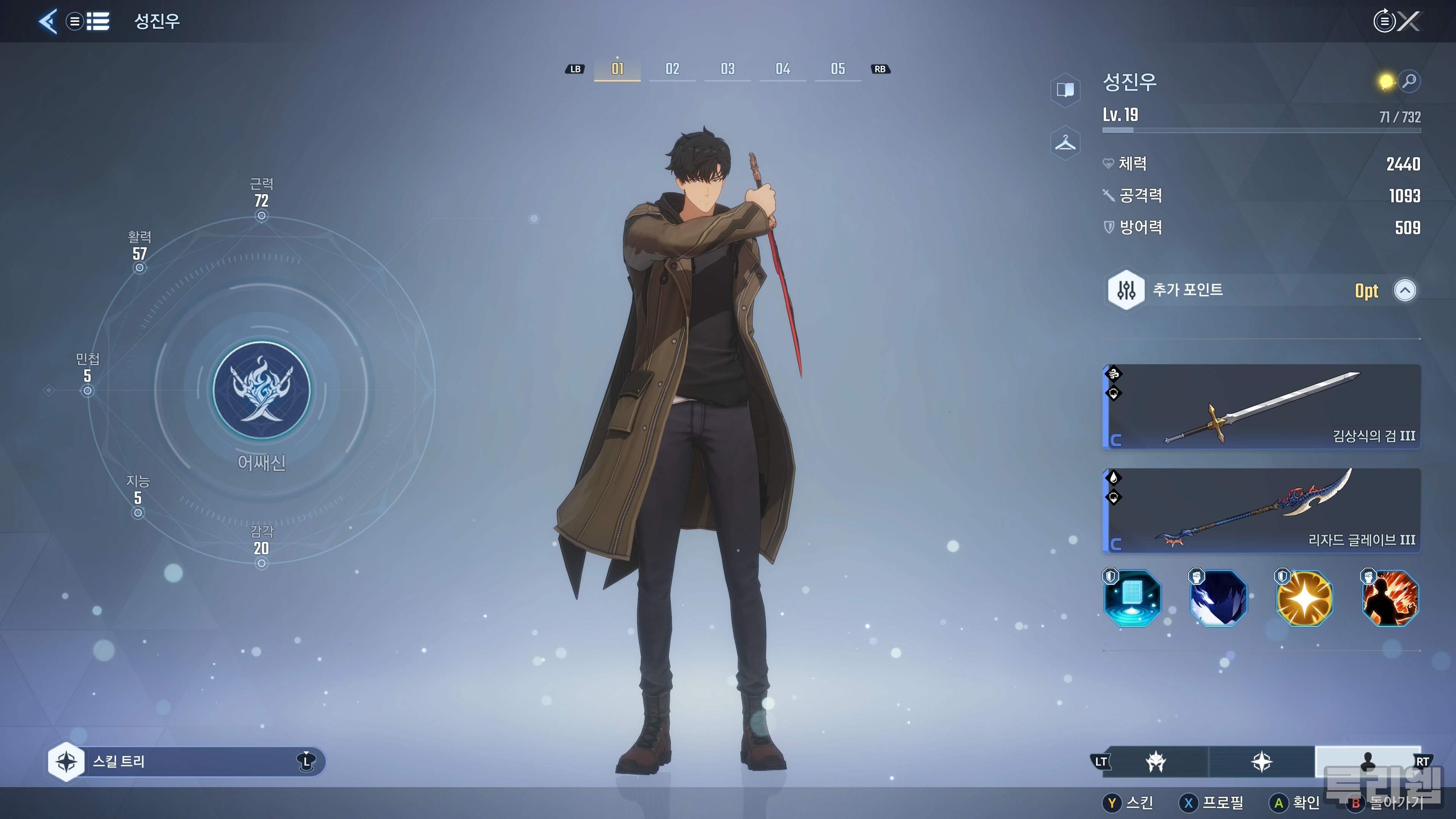Expand the 추가 포인트 panel arrow
Image resolution: width=1456 pixels, height=819 pixels.
point(1404,290)
